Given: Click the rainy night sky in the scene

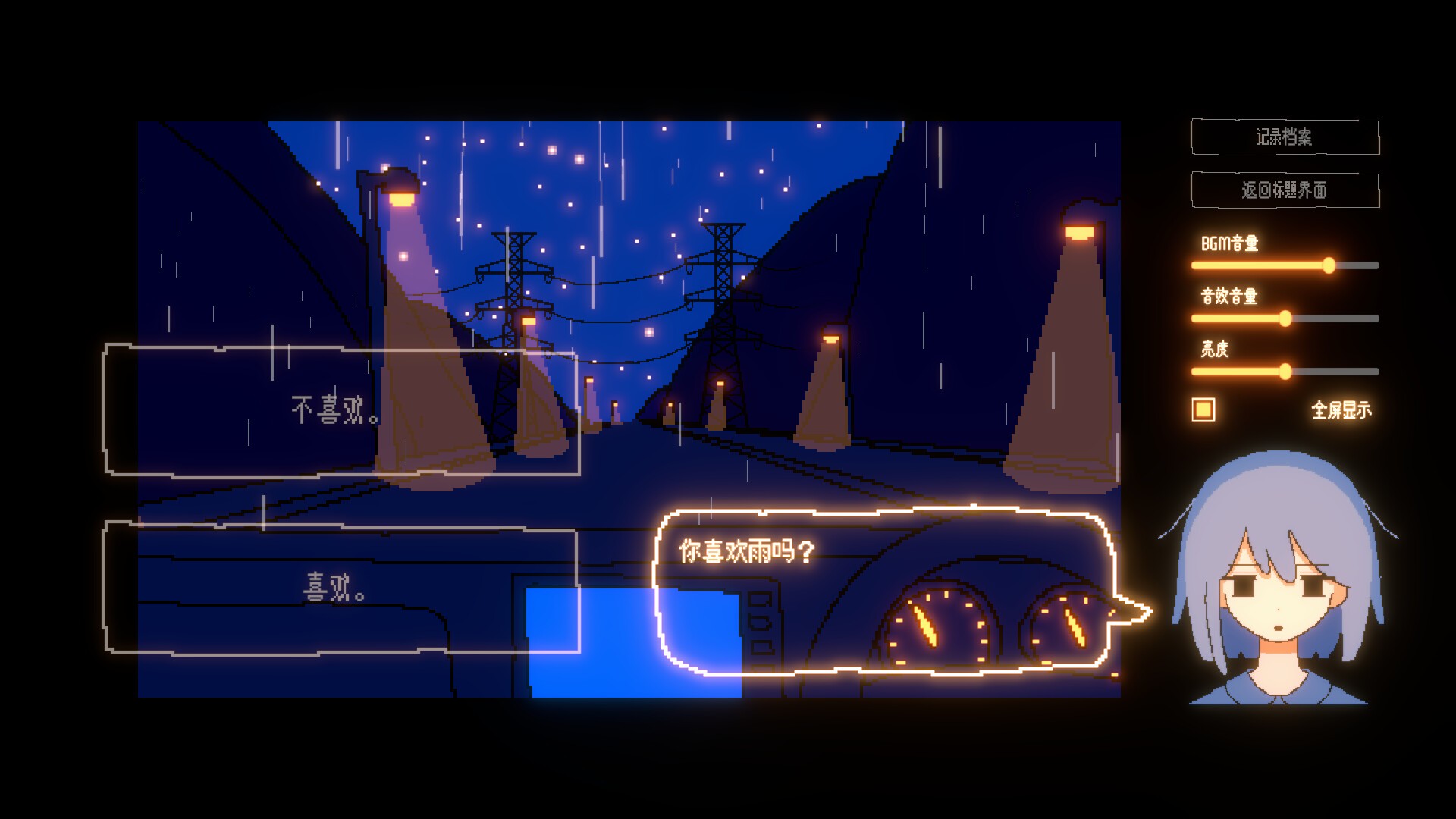Looking at the screenshot, I should pyautogui.click(x=645, y=174).
